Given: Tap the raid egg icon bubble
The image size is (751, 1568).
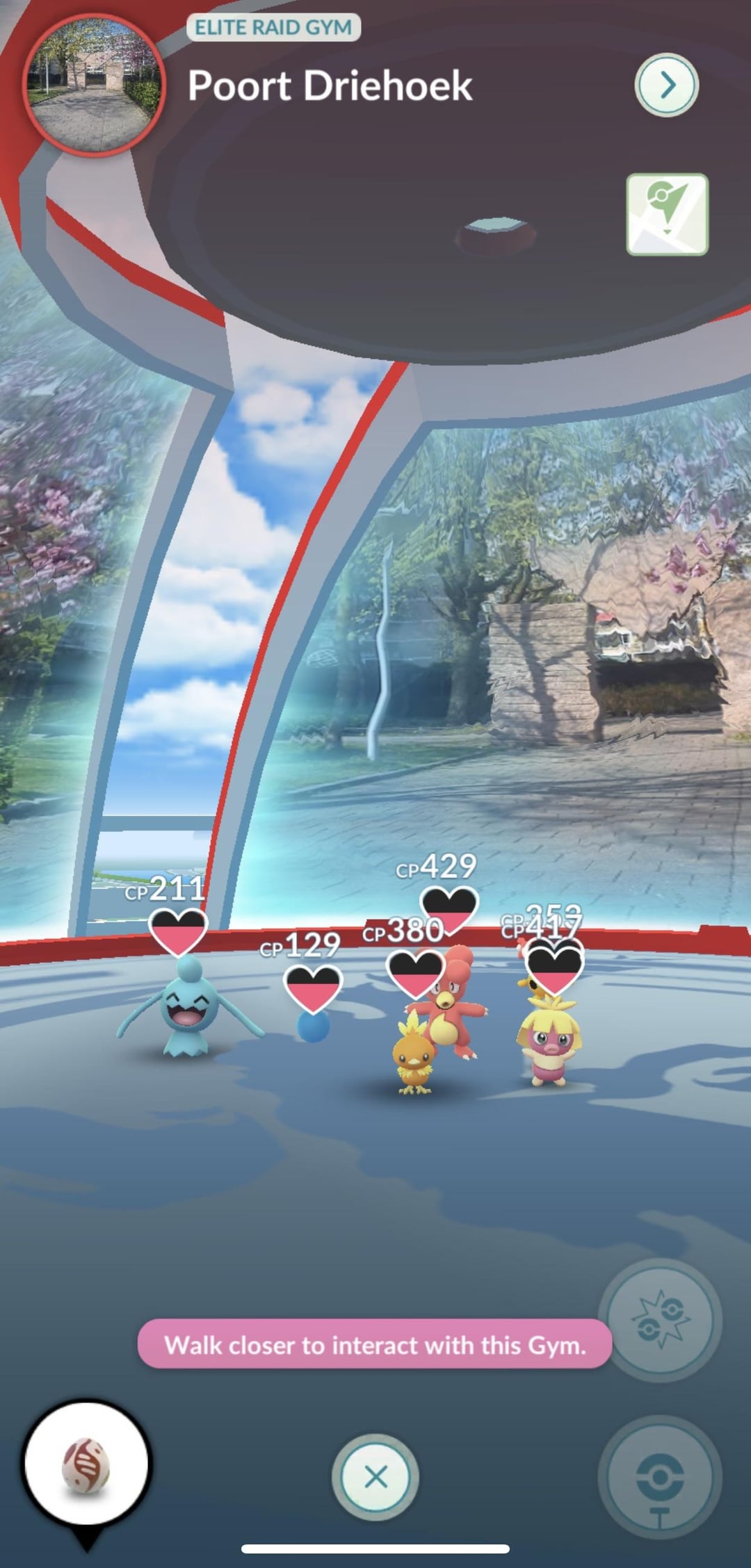Looking at the screenshot, I should (86, 1464).
